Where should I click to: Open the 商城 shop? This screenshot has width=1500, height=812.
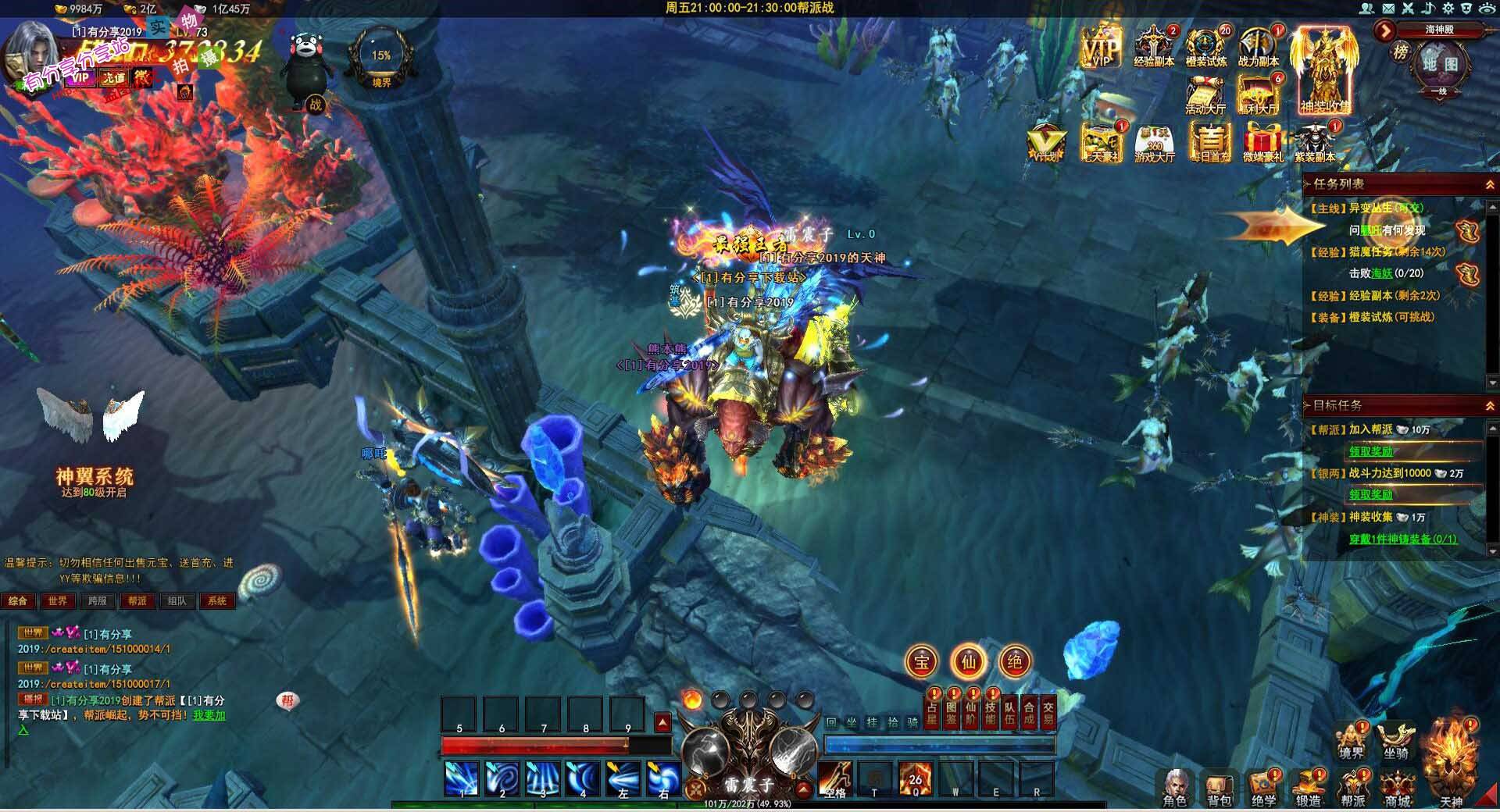pyautogui.click(x=1398, y=786)
